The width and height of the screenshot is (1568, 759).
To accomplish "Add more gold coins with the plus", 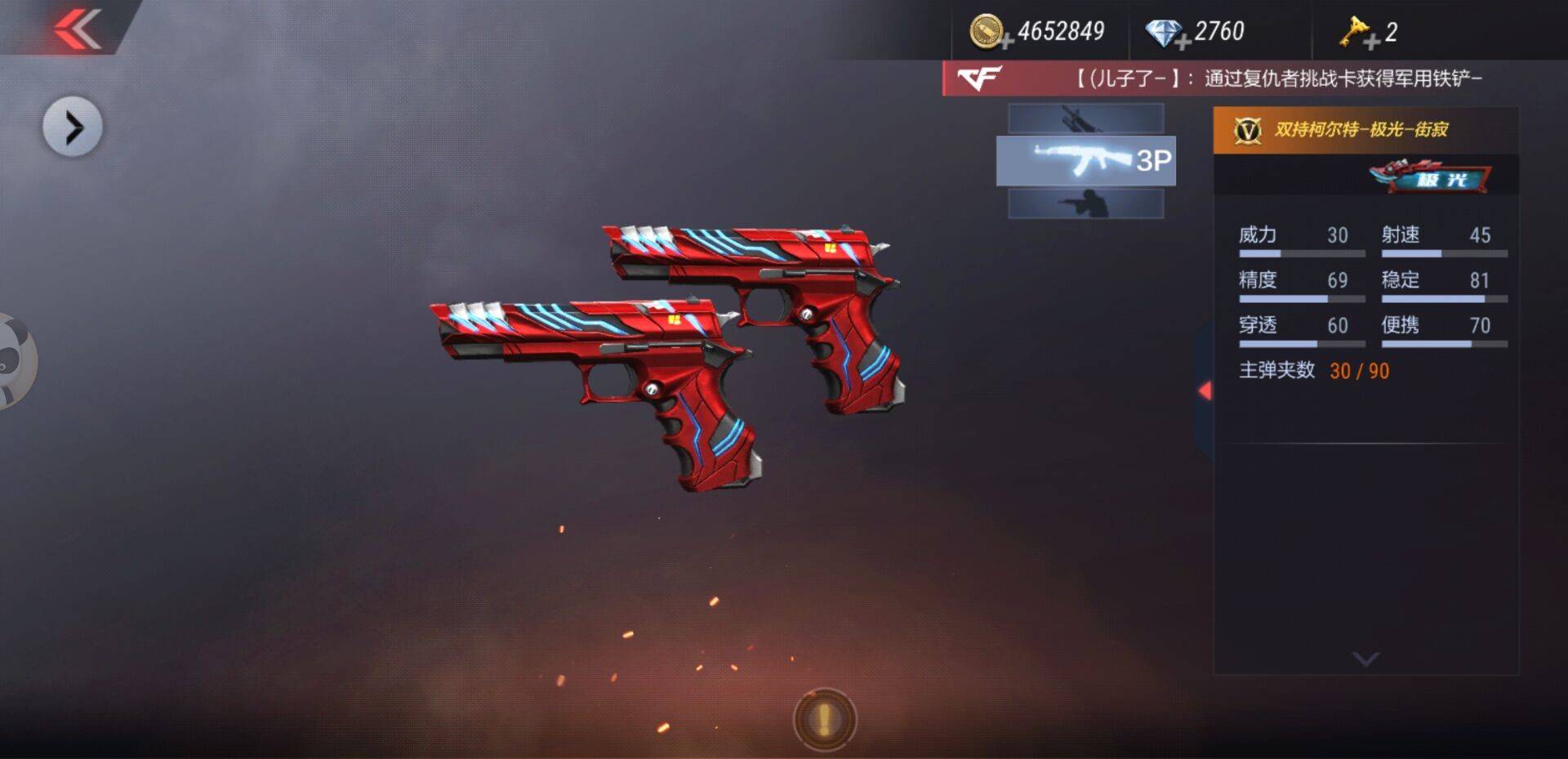I will coord(1006,41).
